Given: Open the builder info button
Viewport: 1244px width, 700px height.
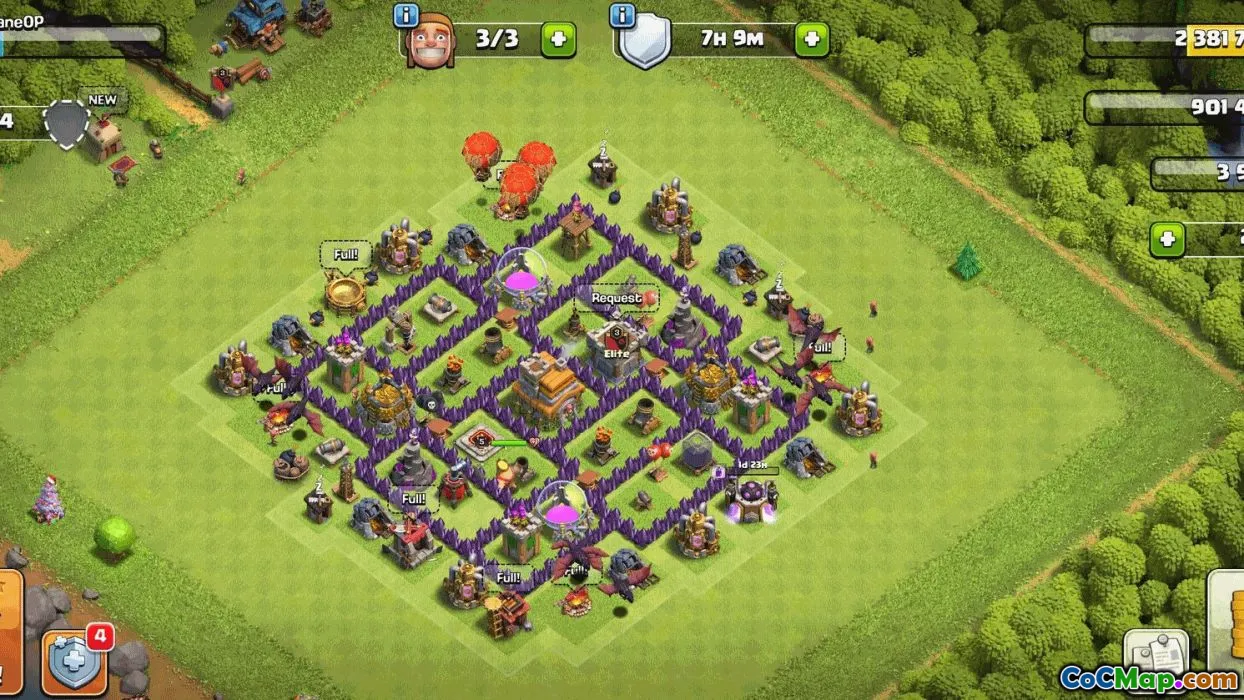Looking at the screenshot, I should pos(406,17).
